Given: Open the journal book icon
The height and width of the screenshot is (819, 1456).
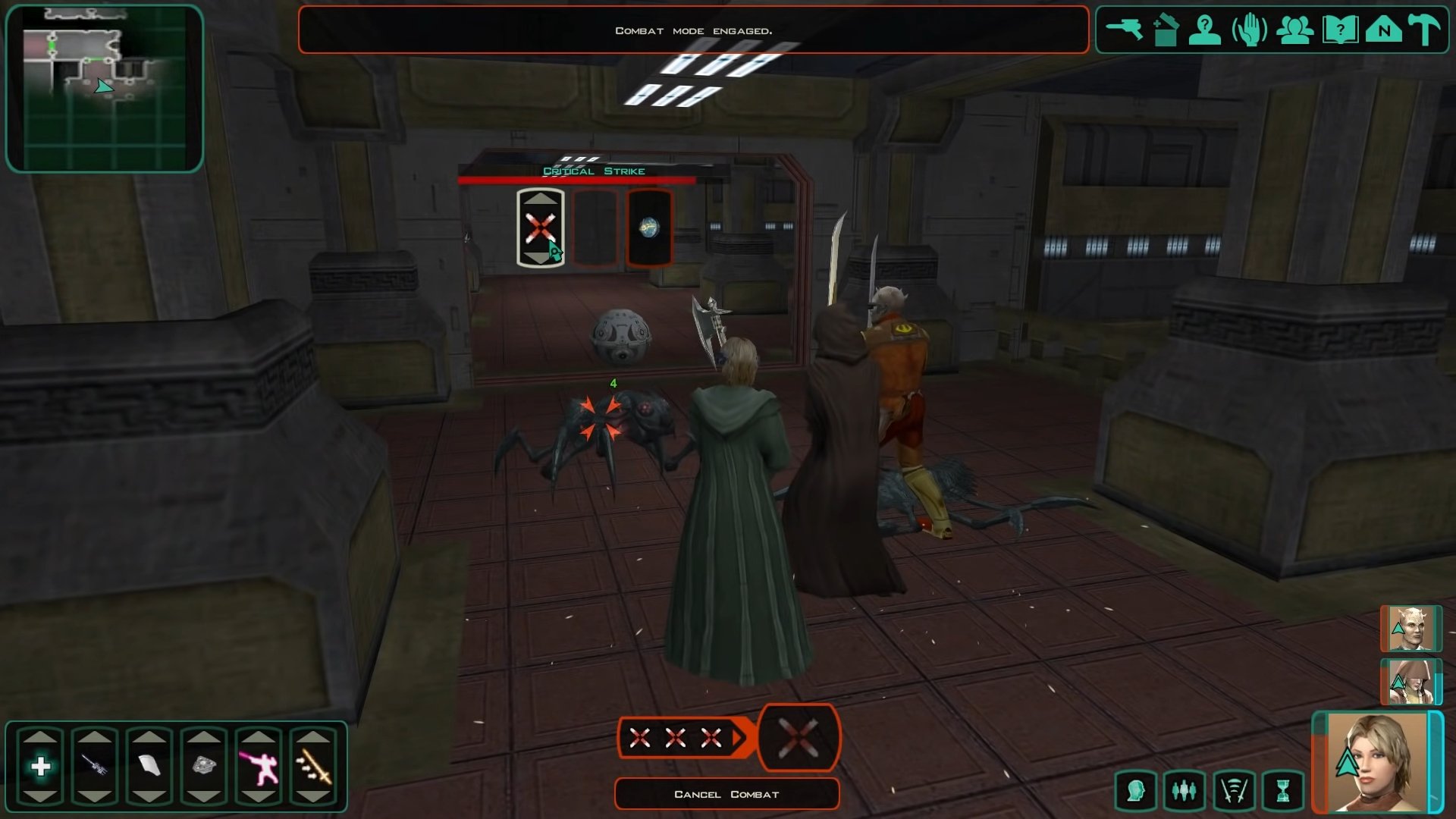Looking at the screenshot, I should 1339,31.
